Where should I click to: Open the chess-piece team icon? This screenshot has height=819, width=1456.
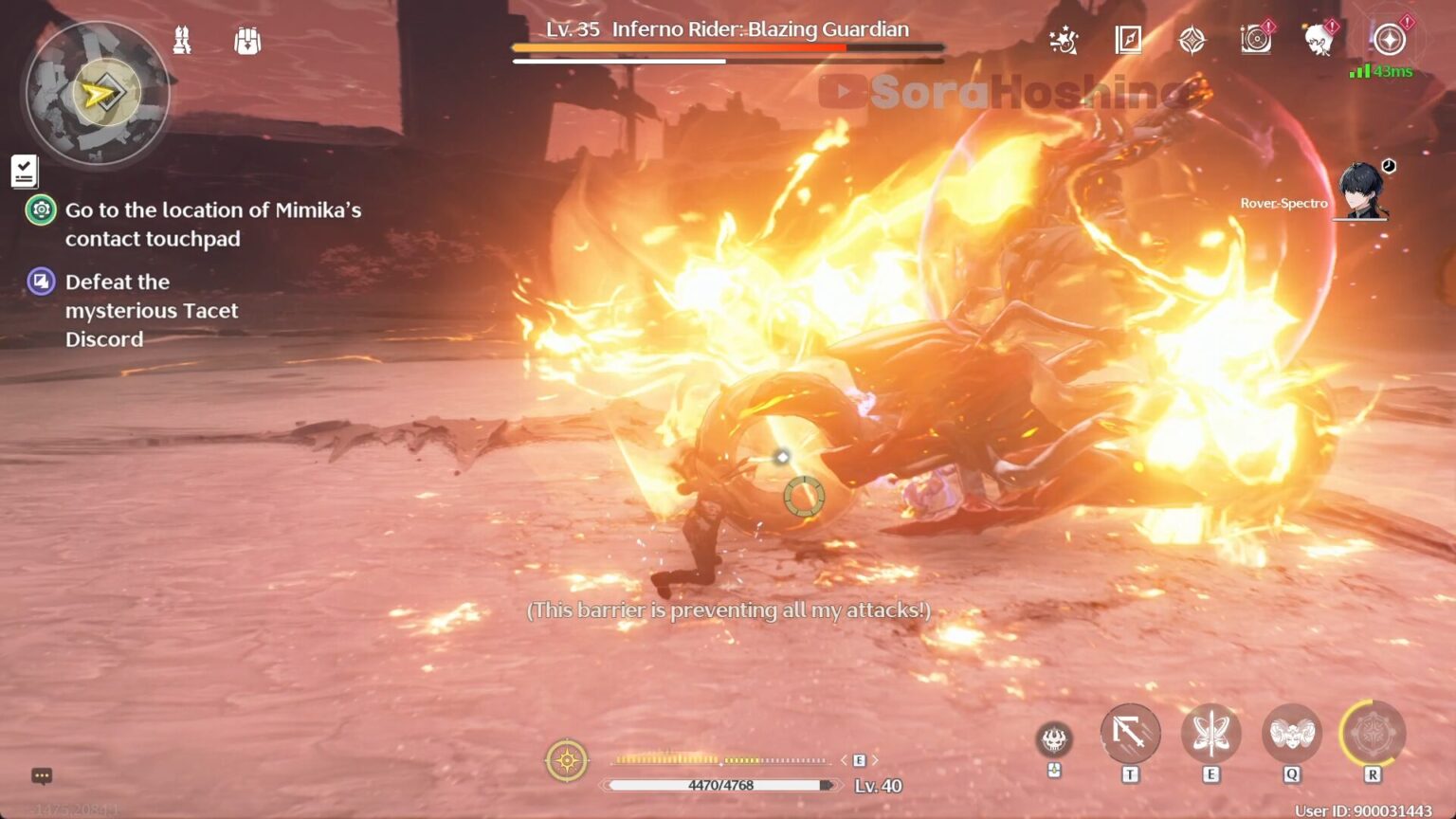click(x=182, y=41)
